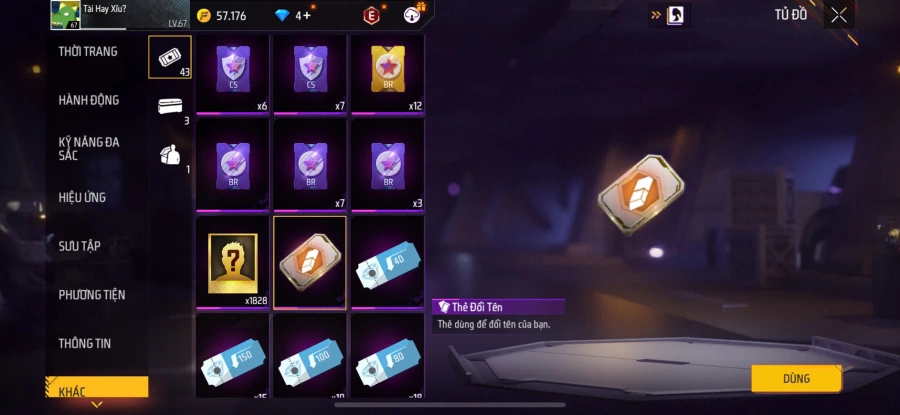The height and width of the screenshot is (415, 900).
Task: Select the Kỹ Năng Đa Sắc category
Action: click(89, 148)
